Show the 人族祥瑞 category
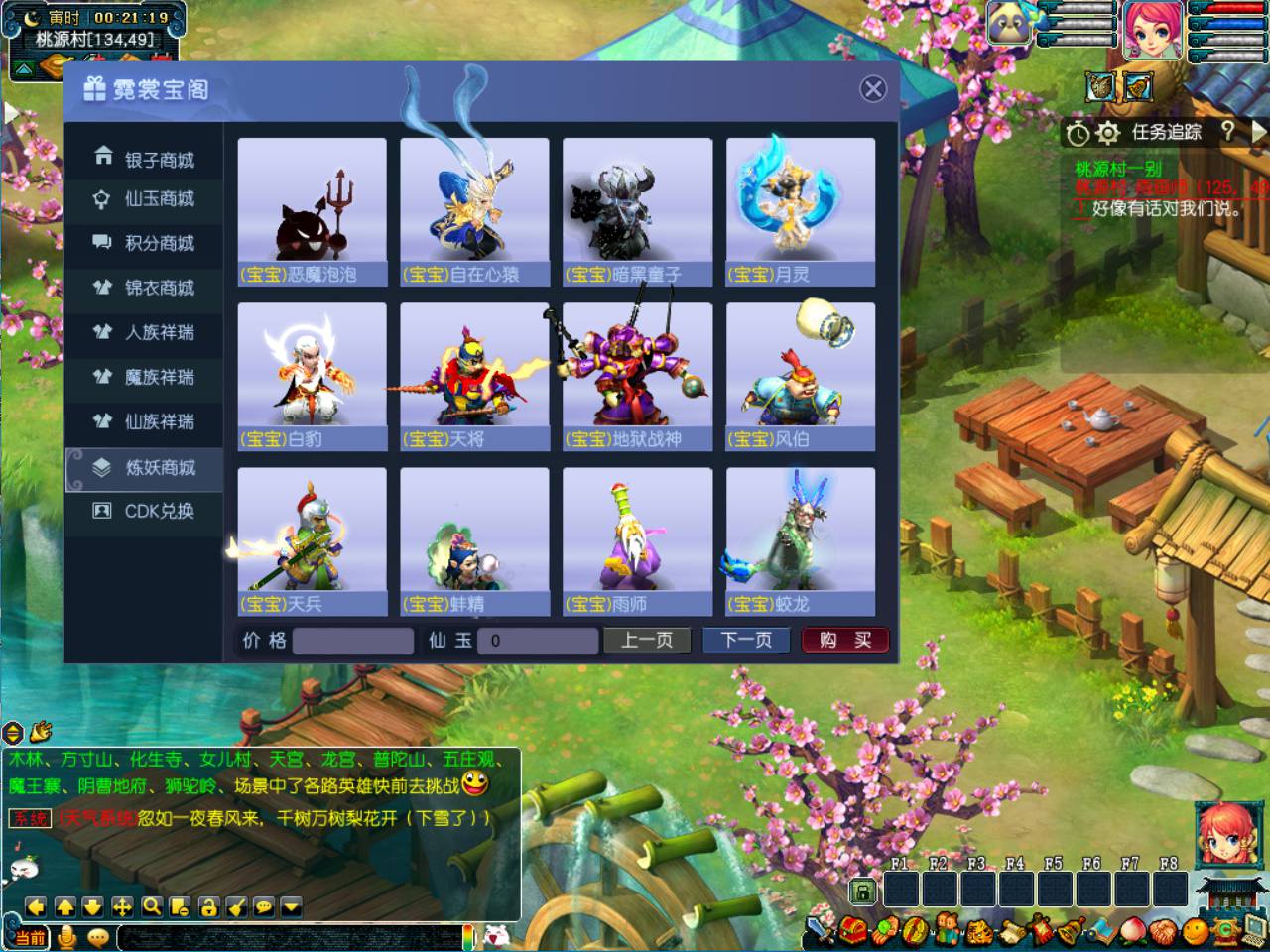 145,332
